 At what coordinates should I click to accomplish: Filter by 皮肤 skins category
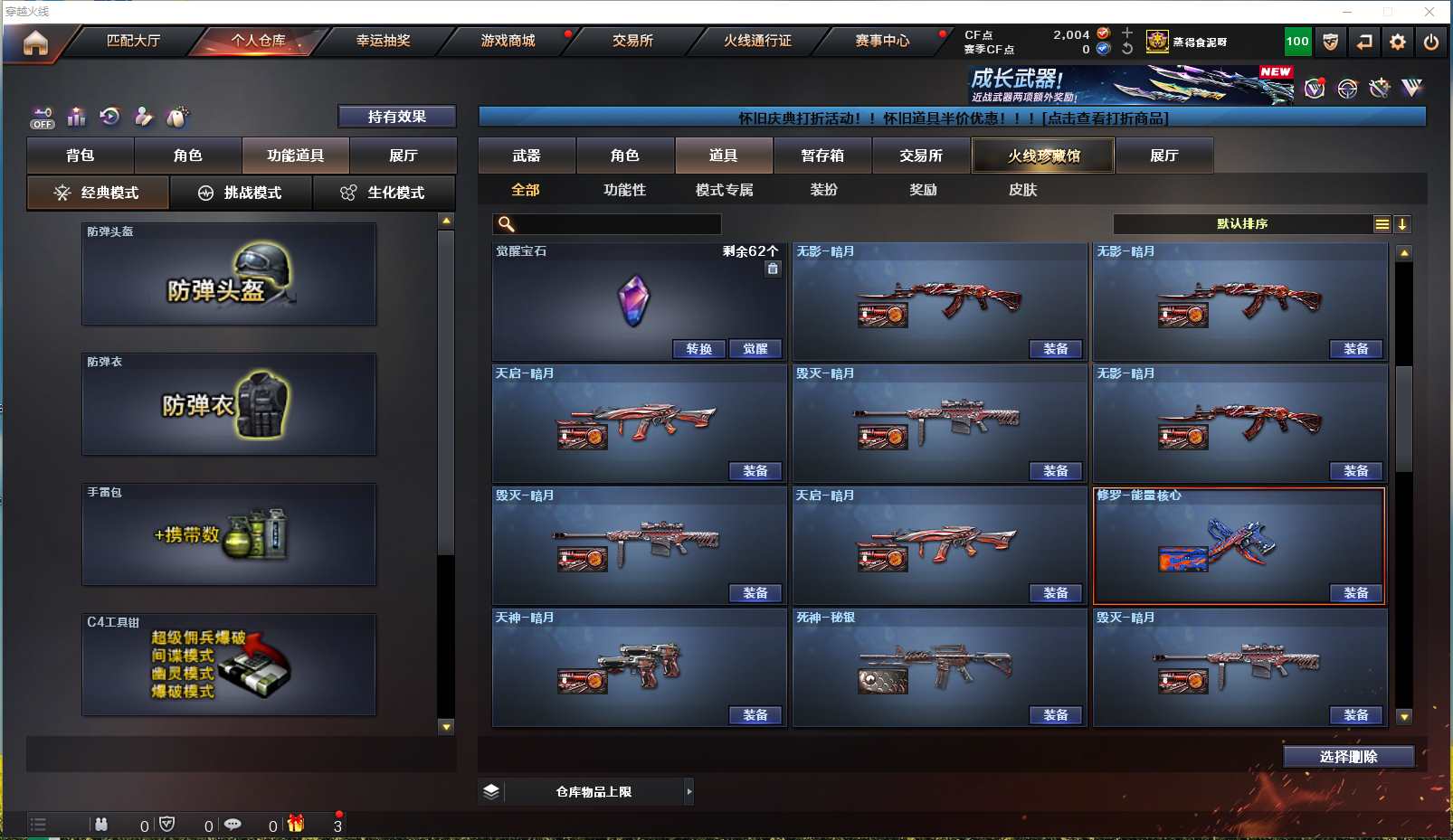point(1022,190)
